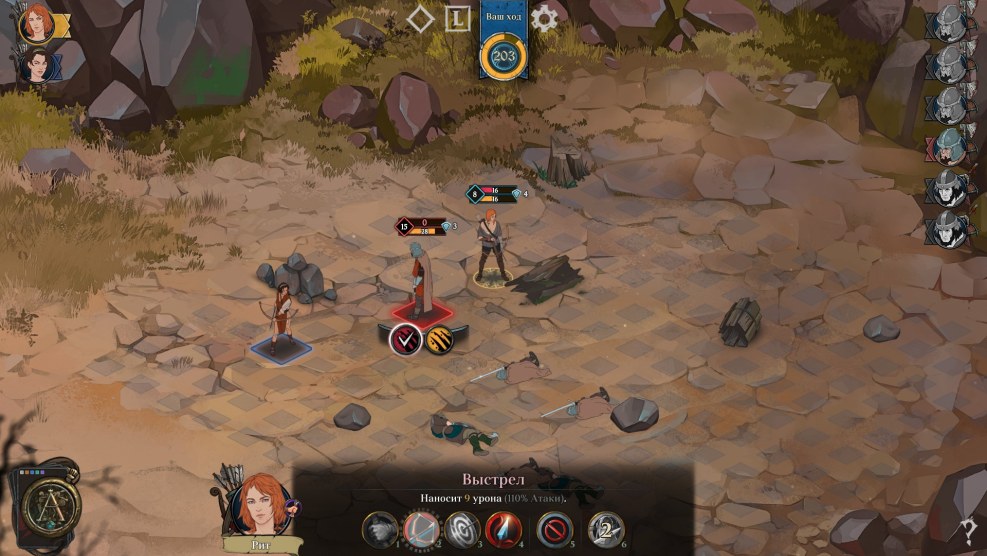Activate the red arrowhead ability
This screenshot has height=556, width=987.
[x=504, y=528]
